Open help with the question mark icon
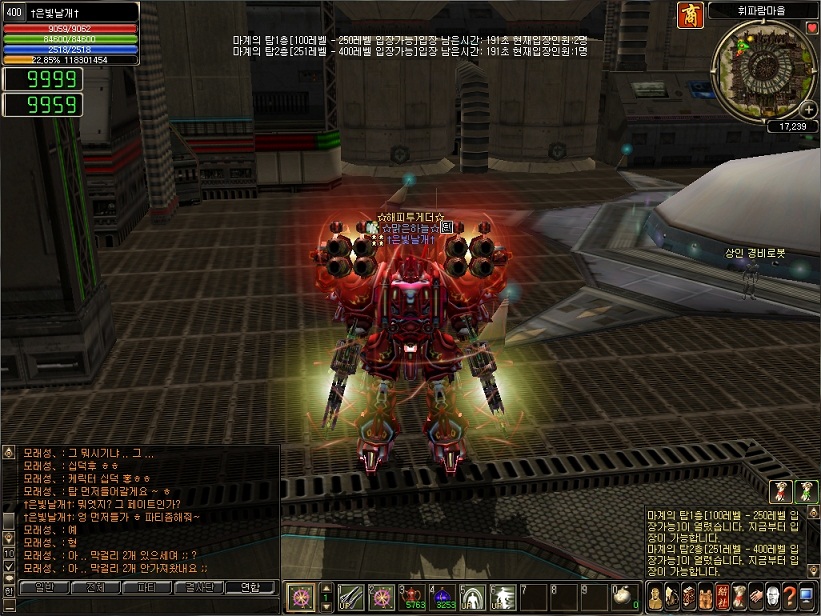The image size is (821, 616). point(788,597)
